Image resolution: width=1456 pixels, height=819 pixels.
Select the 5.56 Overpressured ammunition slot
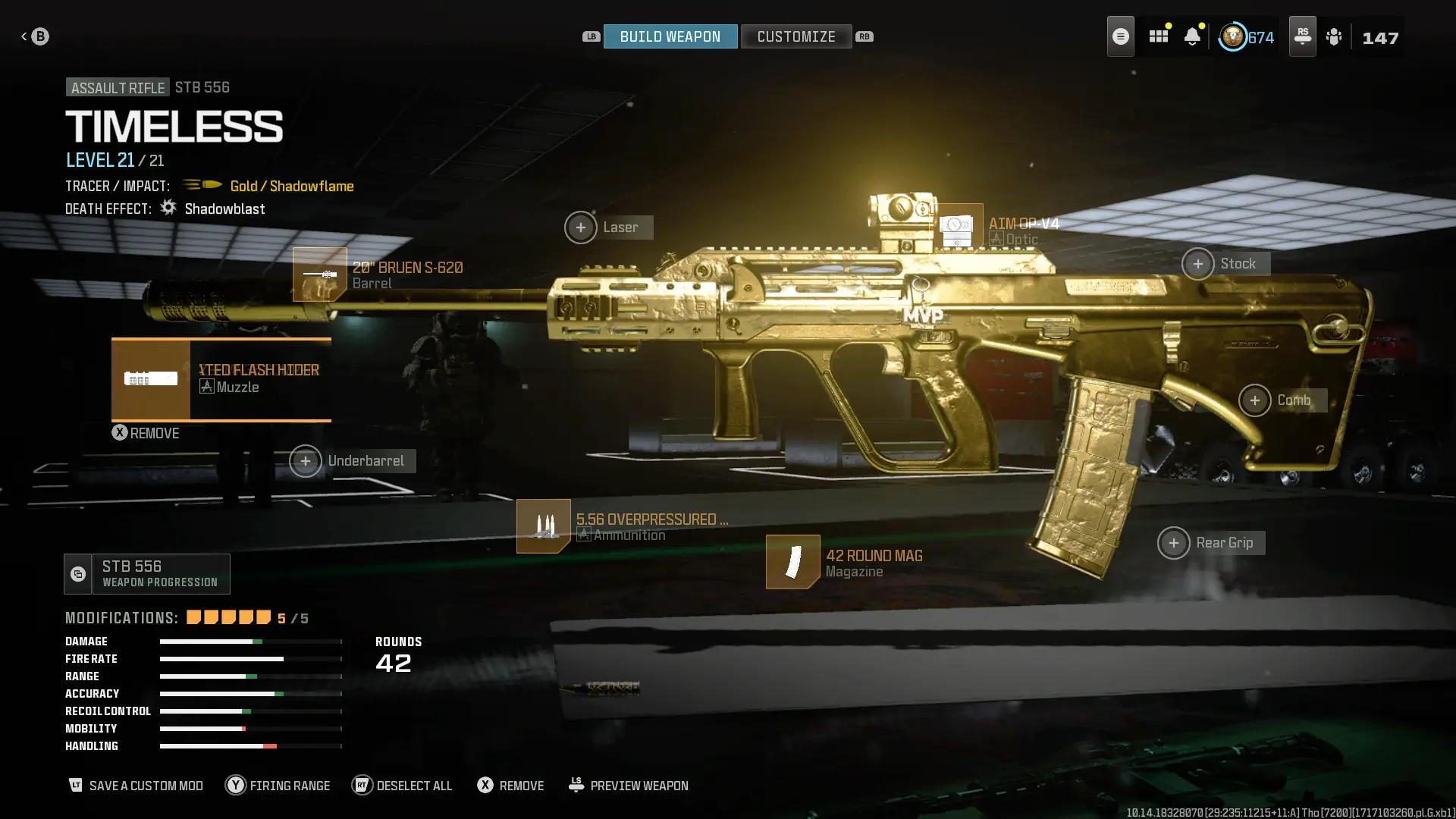(x=544, y=526)
